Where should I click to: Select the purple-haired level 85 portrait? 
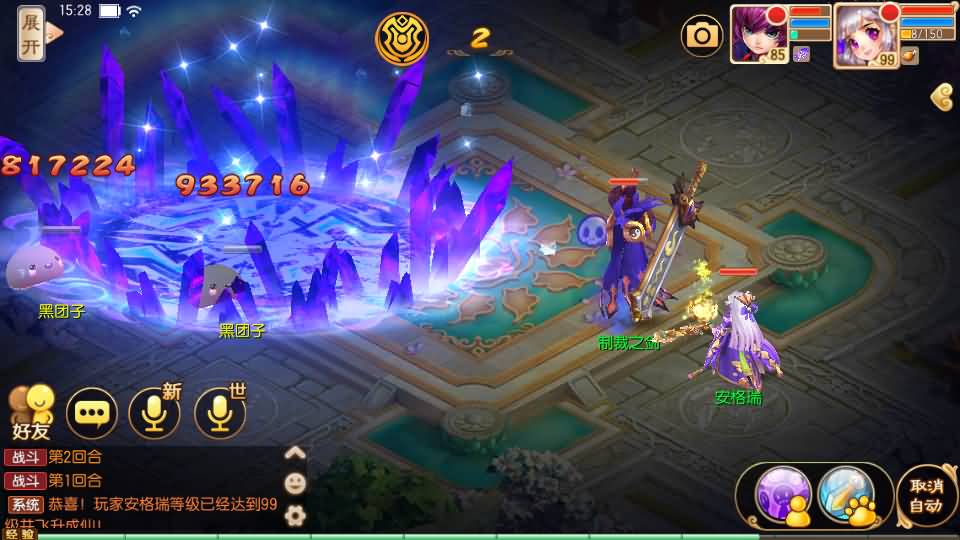pos(758,33)
